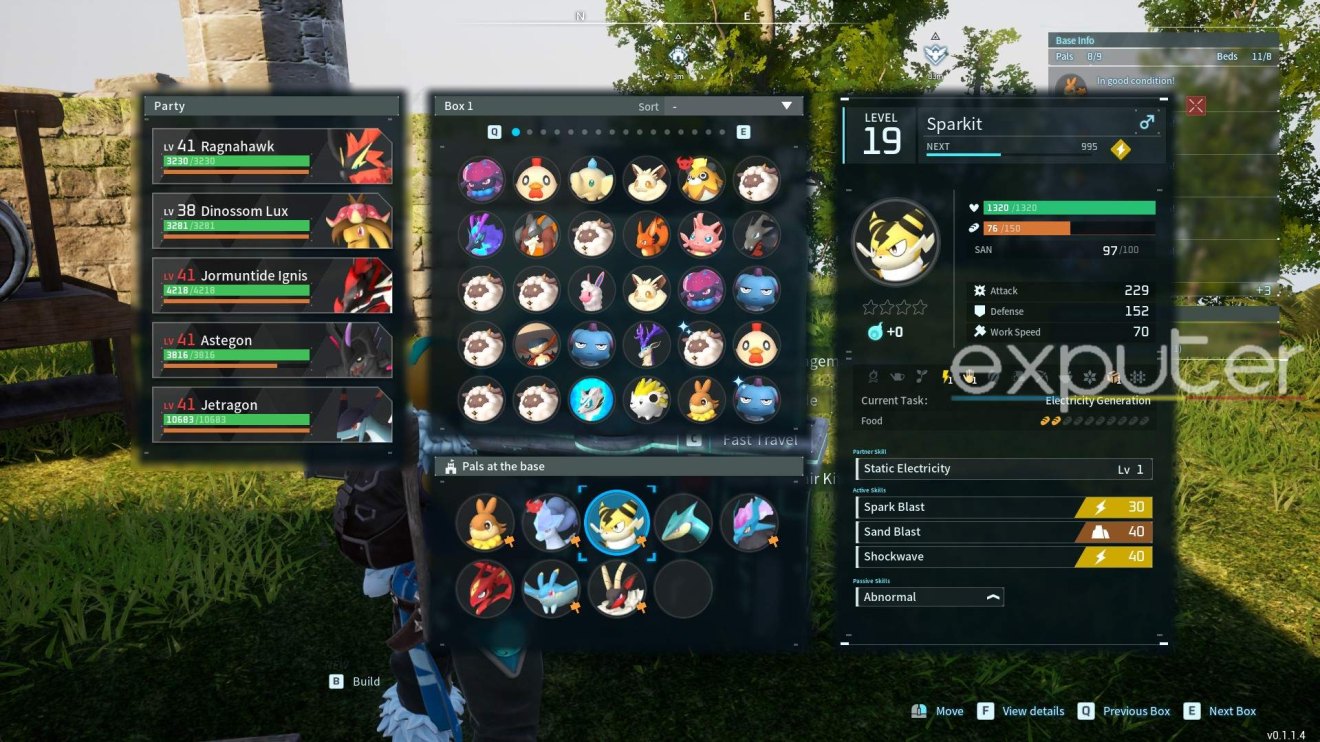Screen dimensions: 1320x742
Task: Choose Dinossom Lux party member
Action: pos(271,220)
